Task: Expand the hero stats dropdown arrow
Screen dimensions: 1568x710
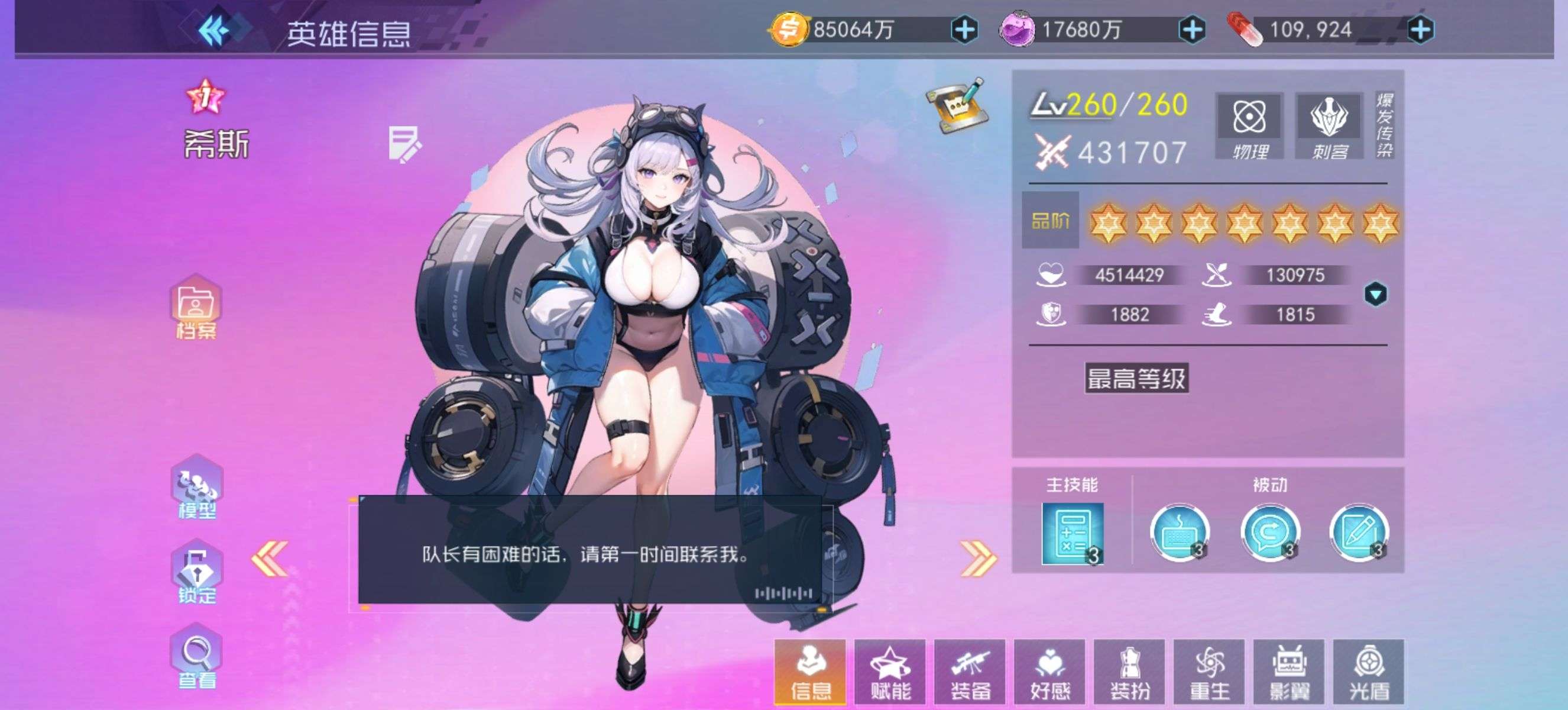Action: coord(1376,295)
